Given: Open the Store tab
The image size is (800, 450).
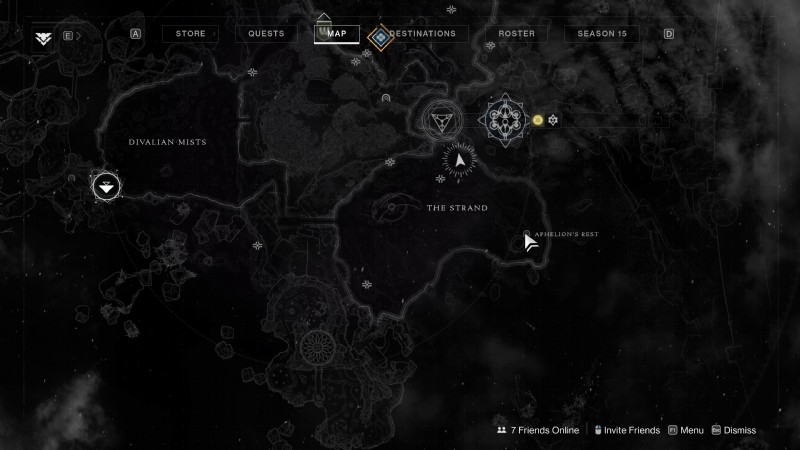Looking at the screenshot, I should pos(190,33).
